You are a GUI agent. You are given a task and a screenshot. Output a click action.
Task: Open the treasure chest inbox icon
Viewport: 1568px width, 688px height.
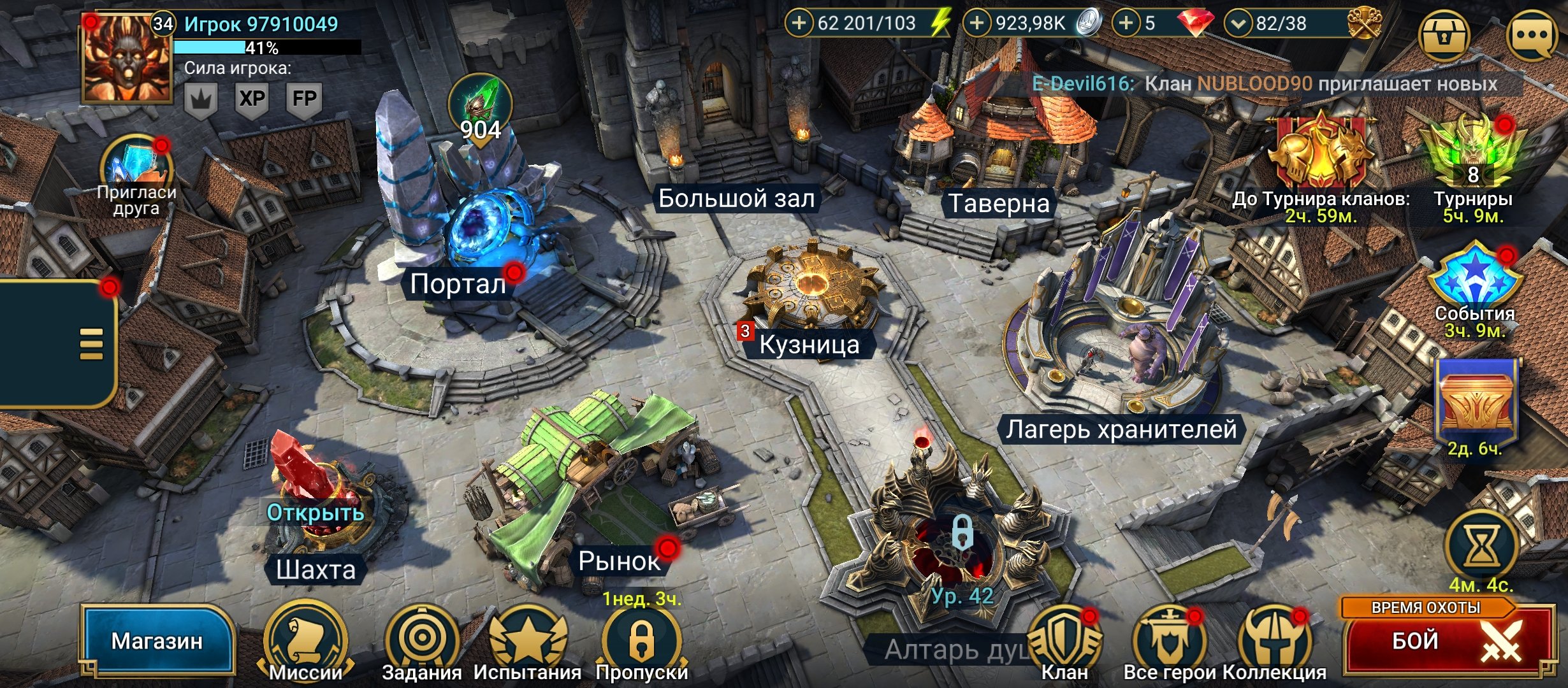pyautogui.click(x=1444, y=35)
